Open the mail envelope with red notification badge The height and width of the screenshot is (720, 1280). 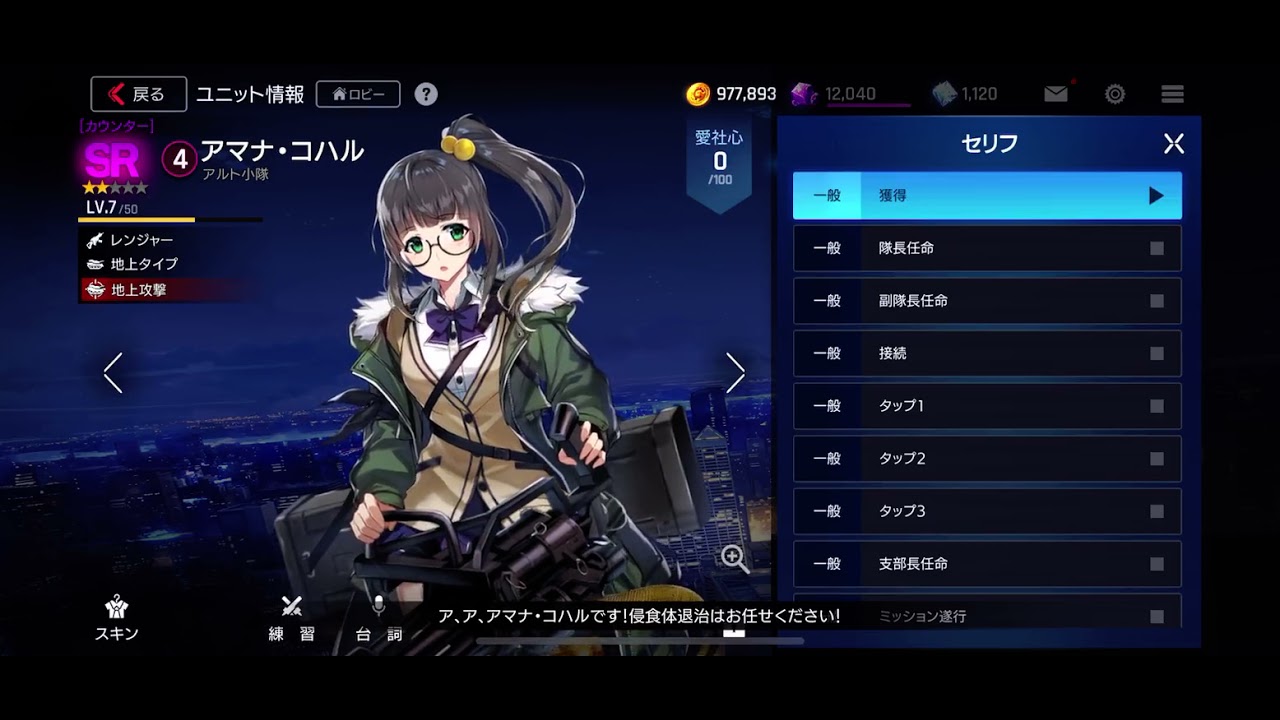(x=1054, y=93)
